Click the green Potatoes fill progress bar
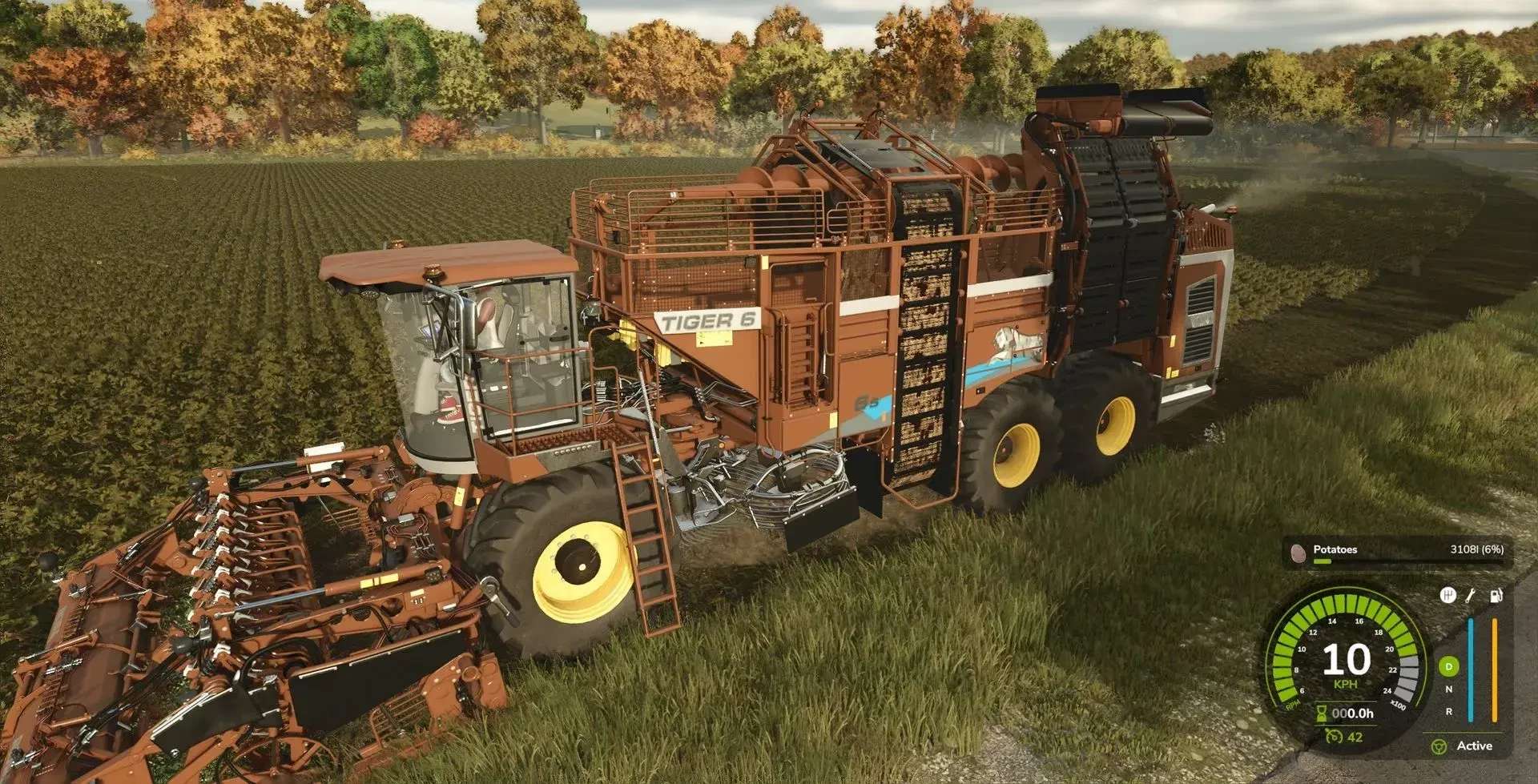The height and width of the screenshot is (784, 1538). (1323, 561)
